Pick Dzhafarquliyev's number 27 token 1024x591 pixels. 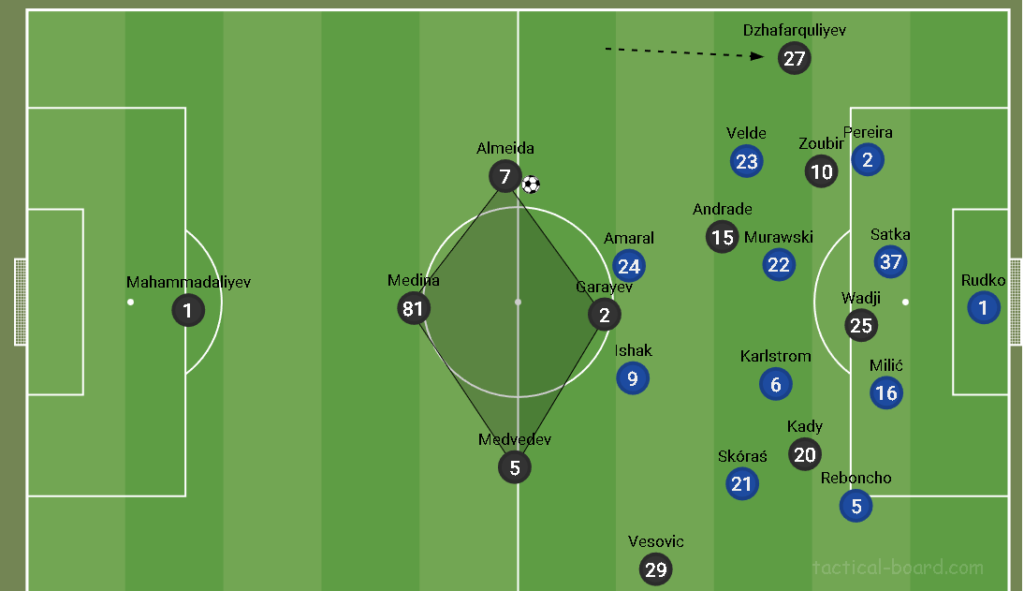pyautogui.click(x=794, y=58)
